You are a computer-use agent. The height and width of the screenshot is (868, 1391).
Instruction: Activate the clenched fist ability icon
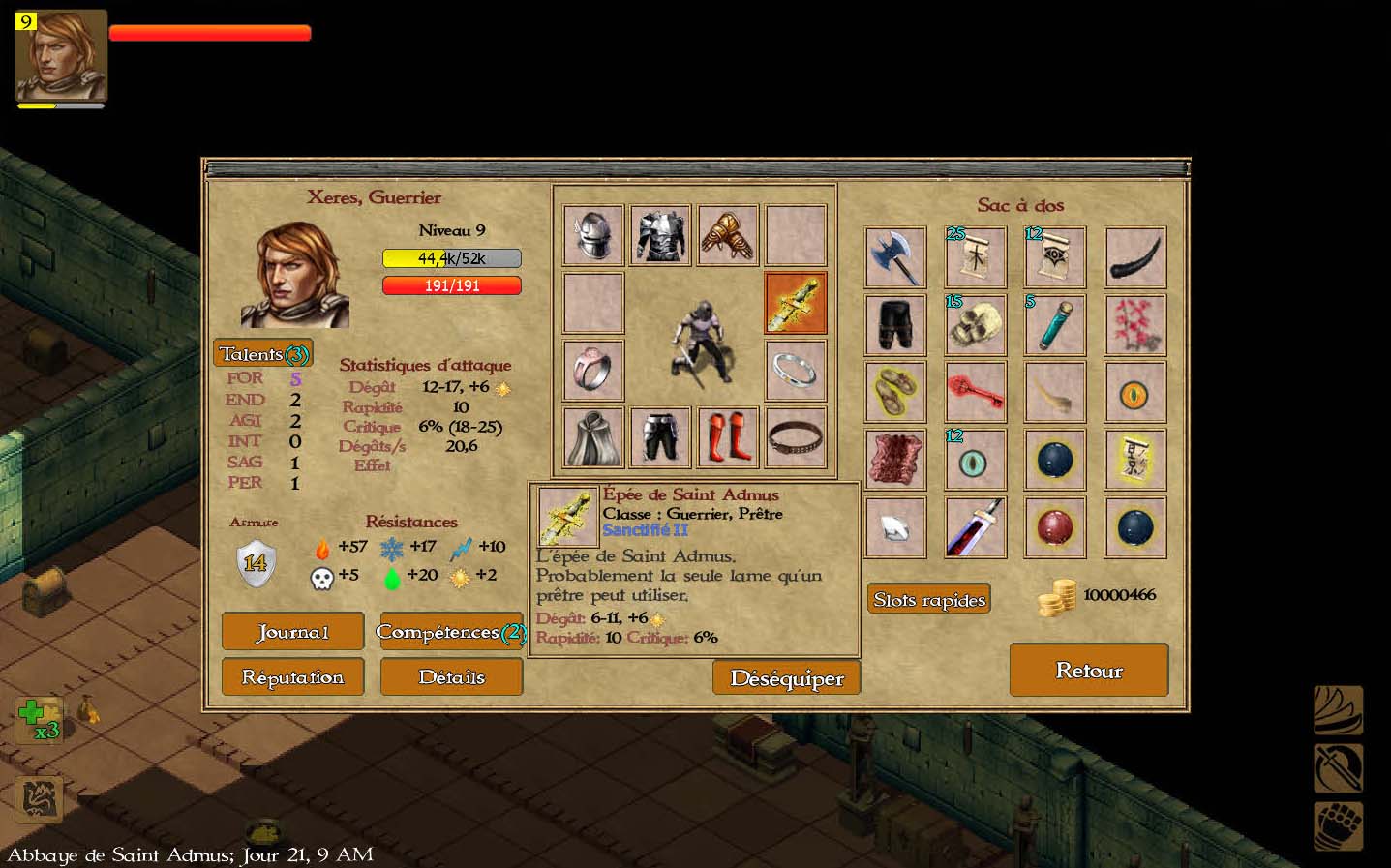pos(1339,825)
